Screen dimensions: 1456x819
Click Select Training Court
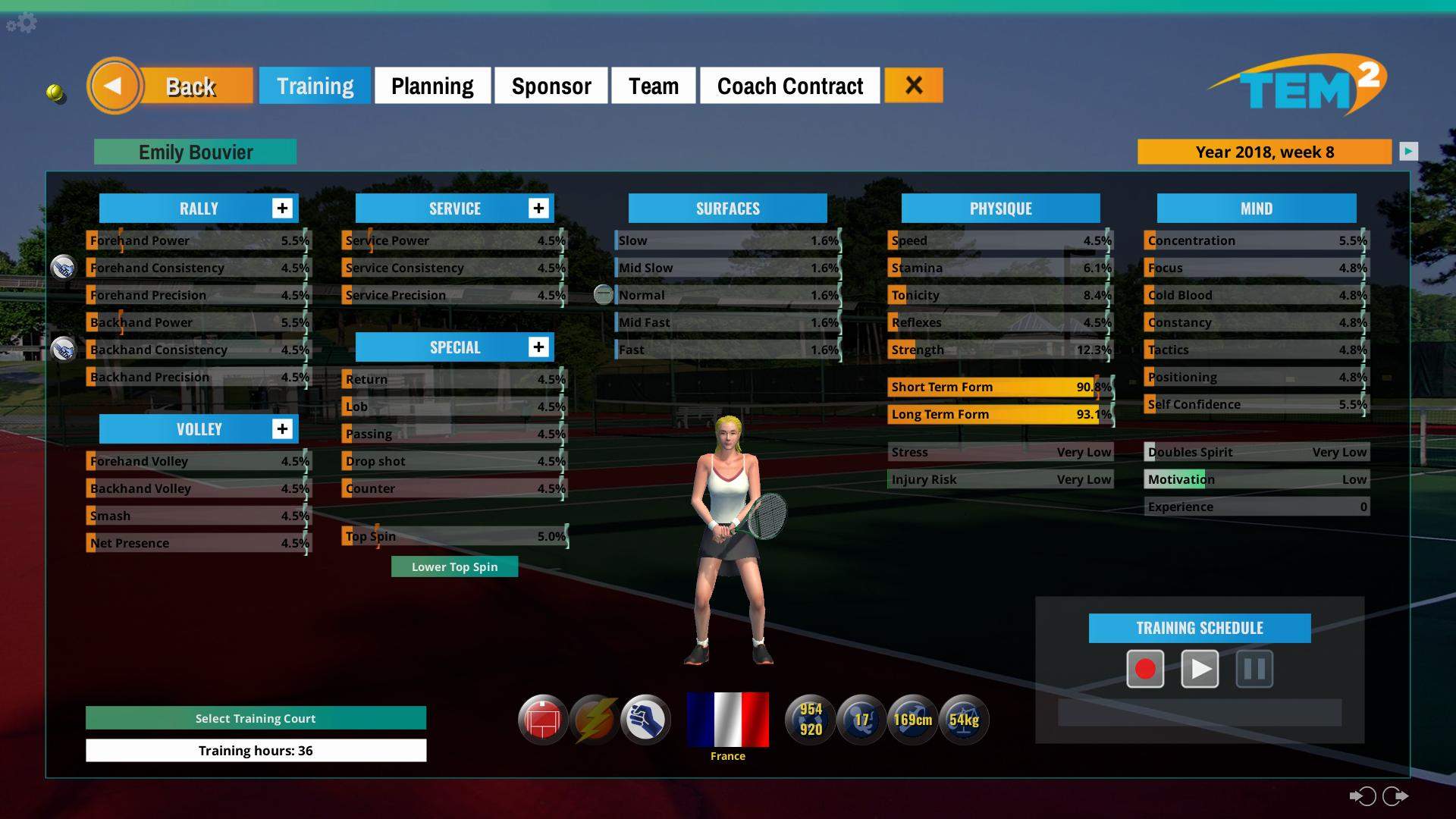256,718
